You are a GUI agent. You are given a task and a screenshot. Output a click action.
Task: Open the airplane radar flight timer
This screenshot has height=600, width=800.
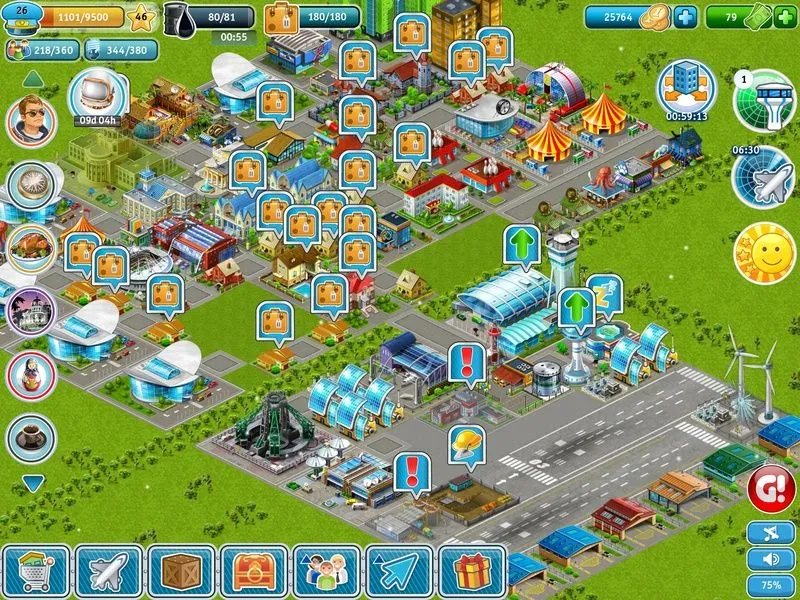pos(763,178)
